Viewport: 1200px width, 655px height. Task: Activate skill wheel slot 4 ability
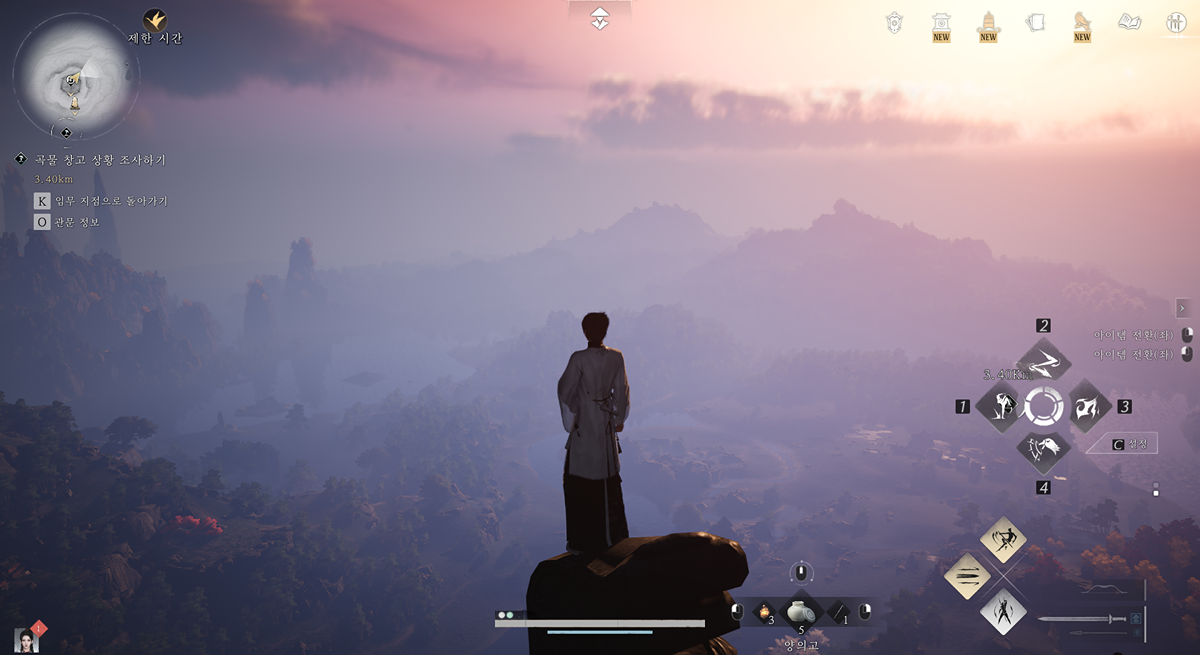(x=1043, y=452)
